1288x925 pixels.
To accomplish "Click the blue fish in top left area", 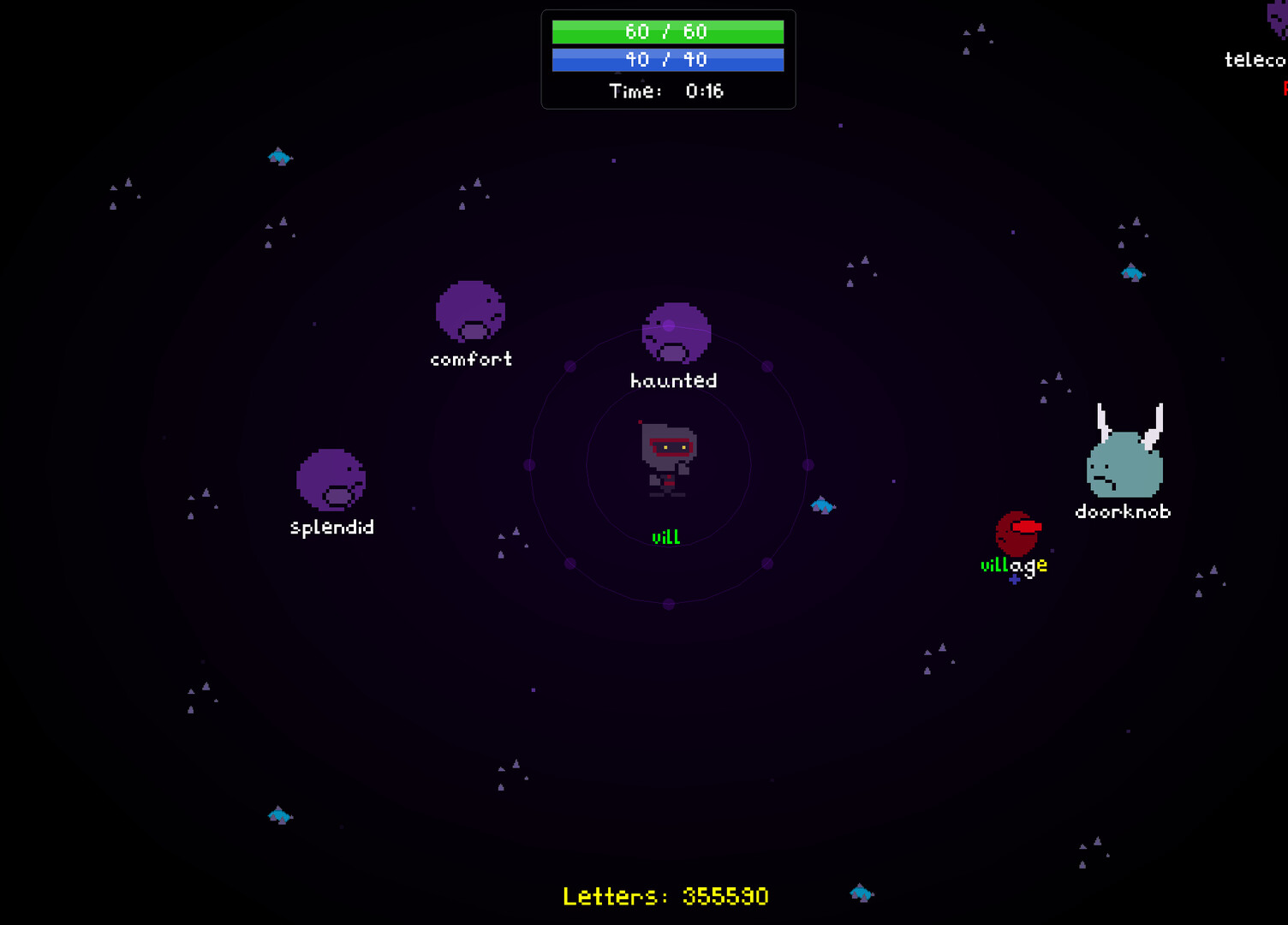I will pyautogui.click(x=279, y=157).
